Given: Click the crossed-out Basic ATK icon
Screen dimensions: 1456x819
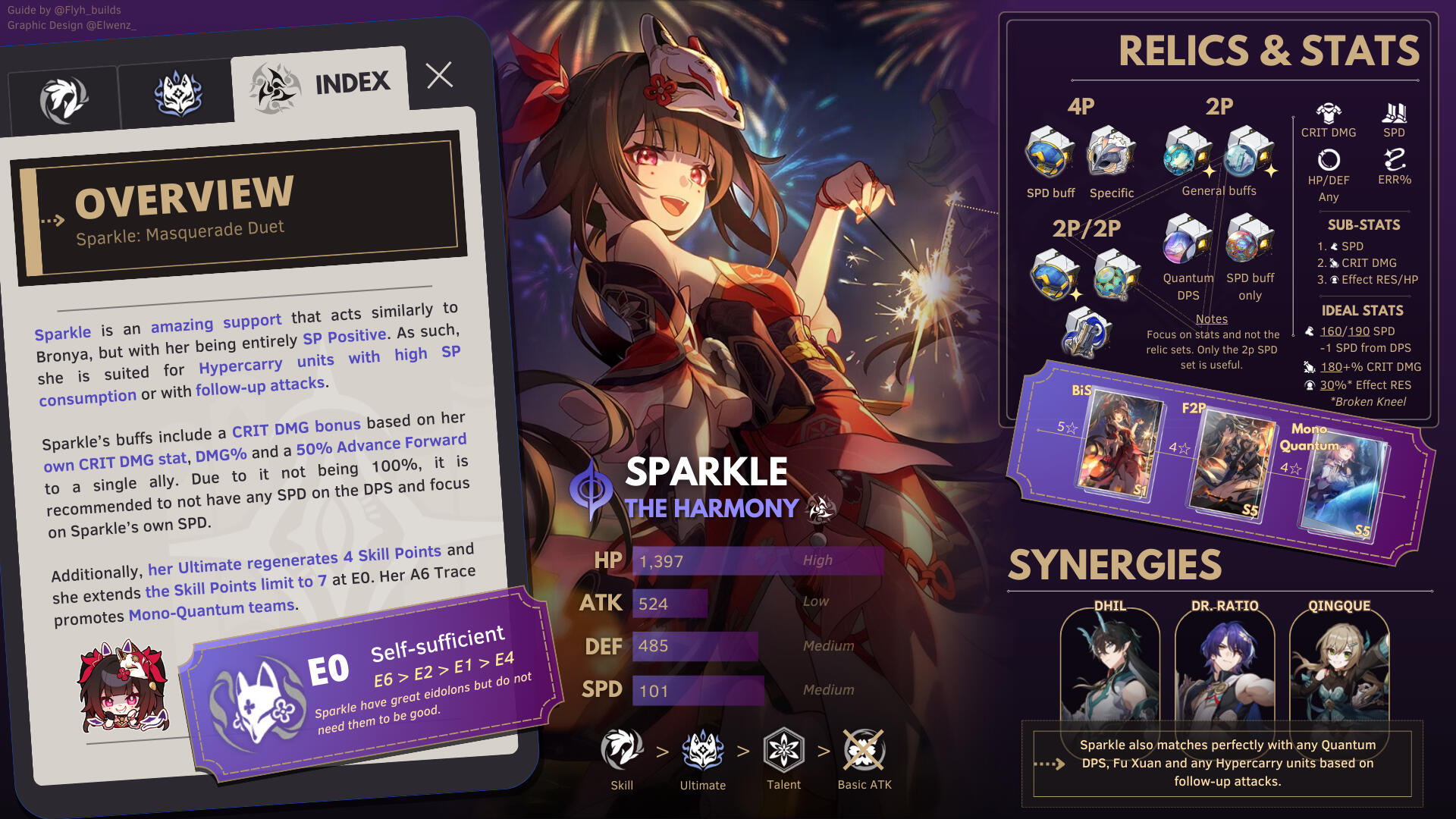Looking at the screenshot, I should point(864,750).
